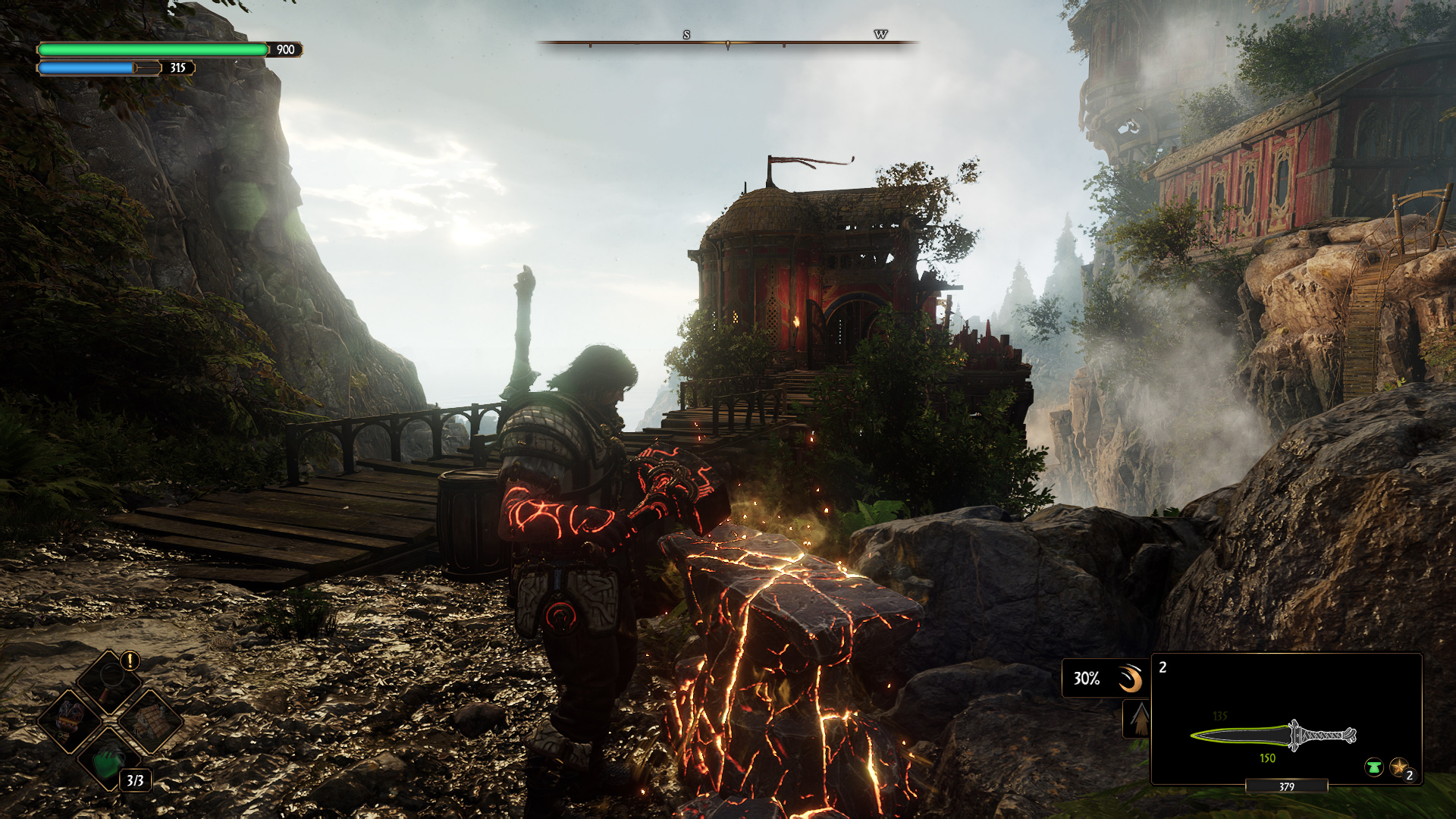Click the gold star coin icon
Image resolution: width=1456 pixels, height=819 pixels.
(1398, 767)
